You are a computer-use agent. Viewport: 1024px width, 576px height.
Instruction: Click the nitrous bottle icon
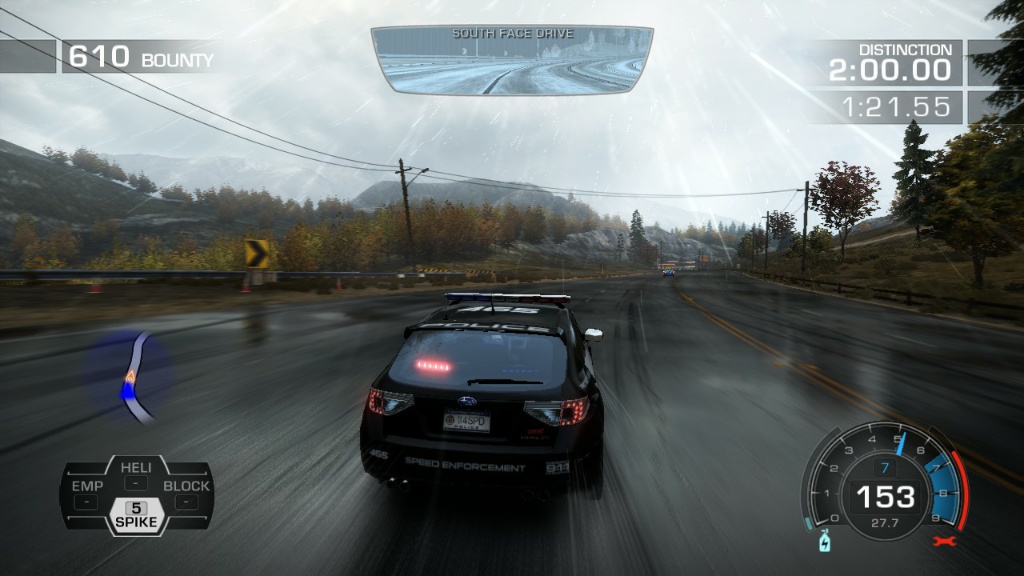pyautogui.click(x=823, y=542)
